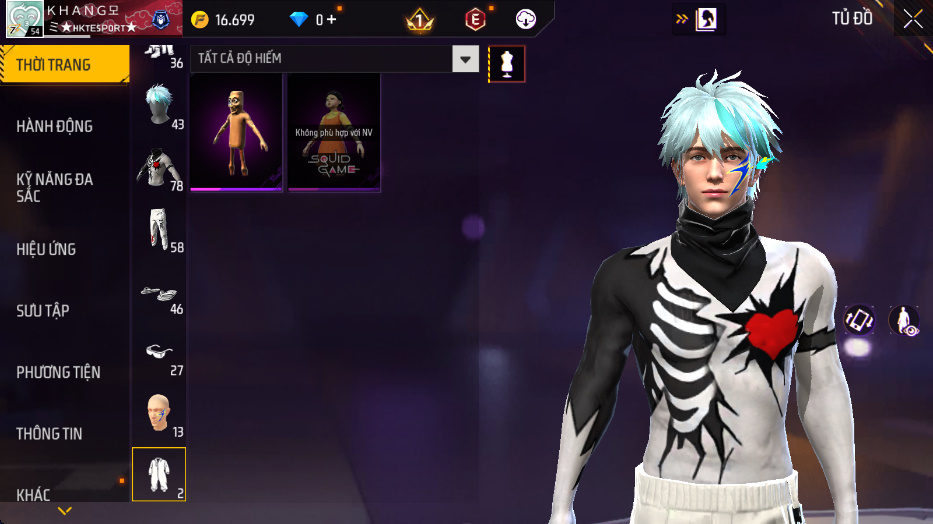
Task: Open the HÀNH ĐỘNG category
Action: (55, 126)
